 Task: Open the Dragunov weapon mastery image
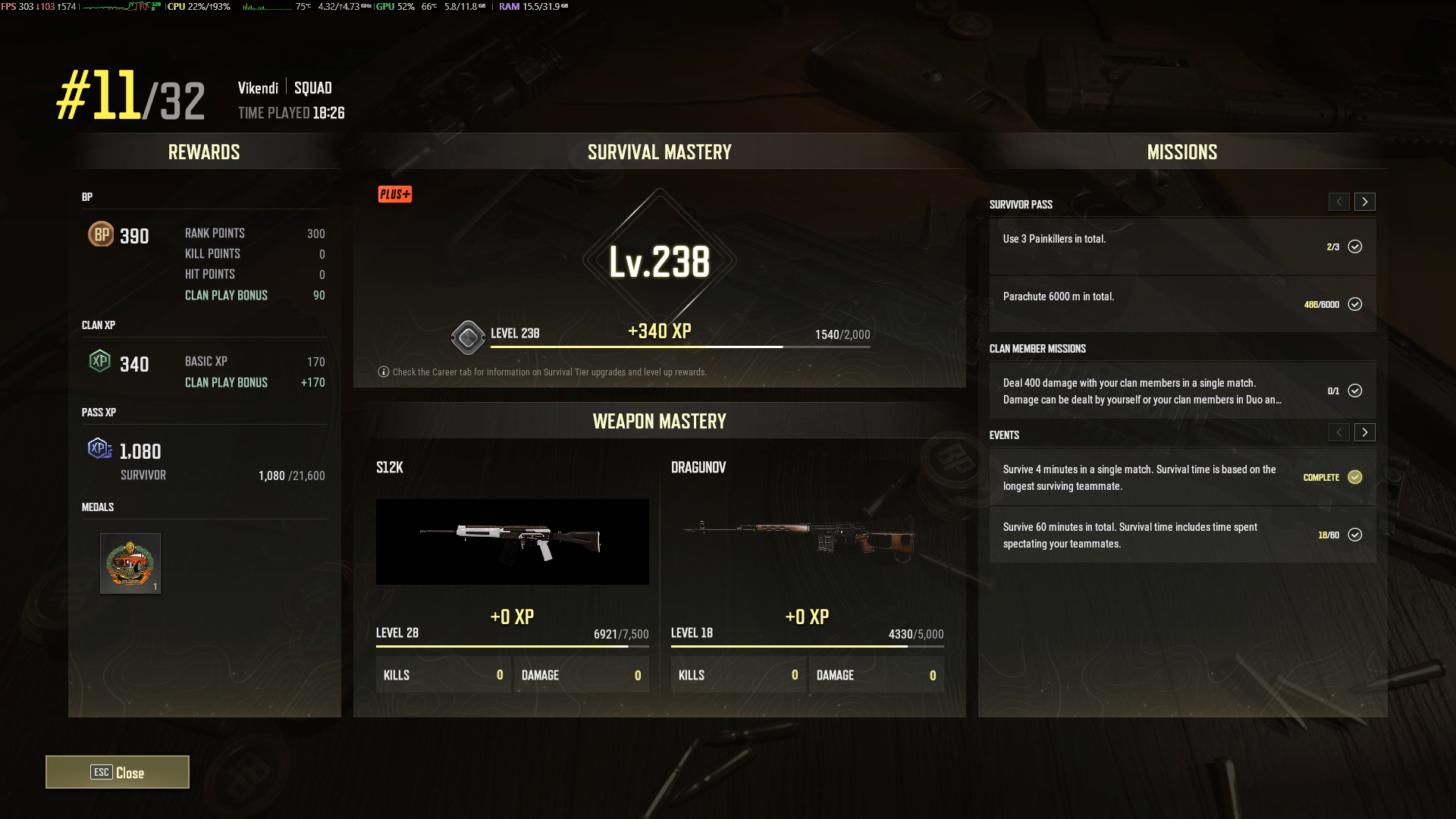click(807, 540)
